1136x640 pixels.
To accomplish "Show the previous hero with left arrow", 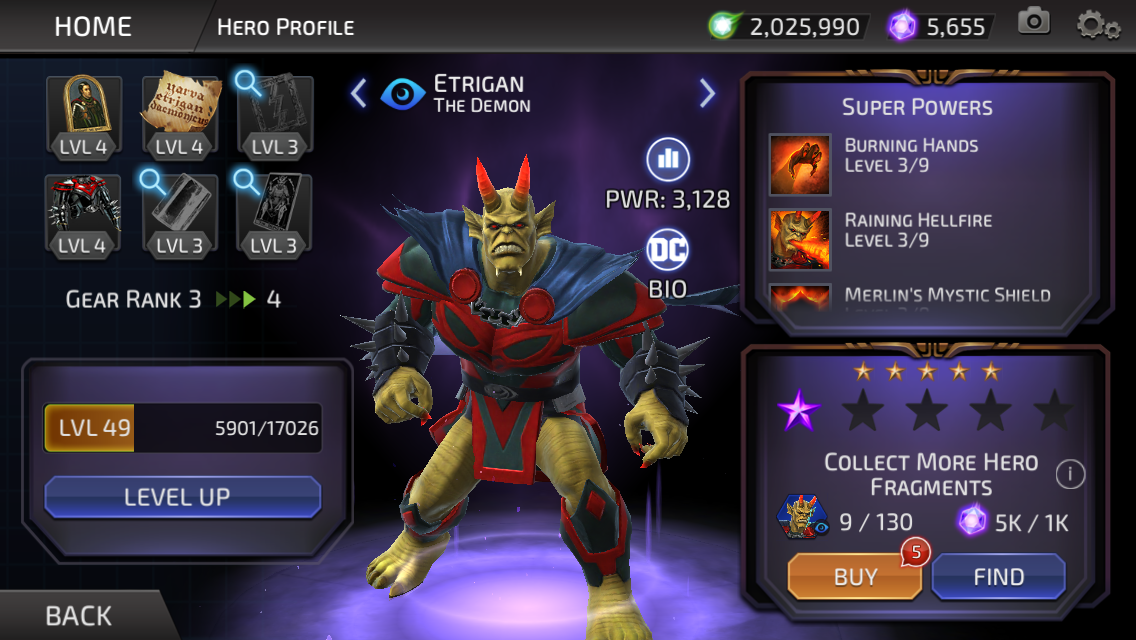I will point(359,93).
